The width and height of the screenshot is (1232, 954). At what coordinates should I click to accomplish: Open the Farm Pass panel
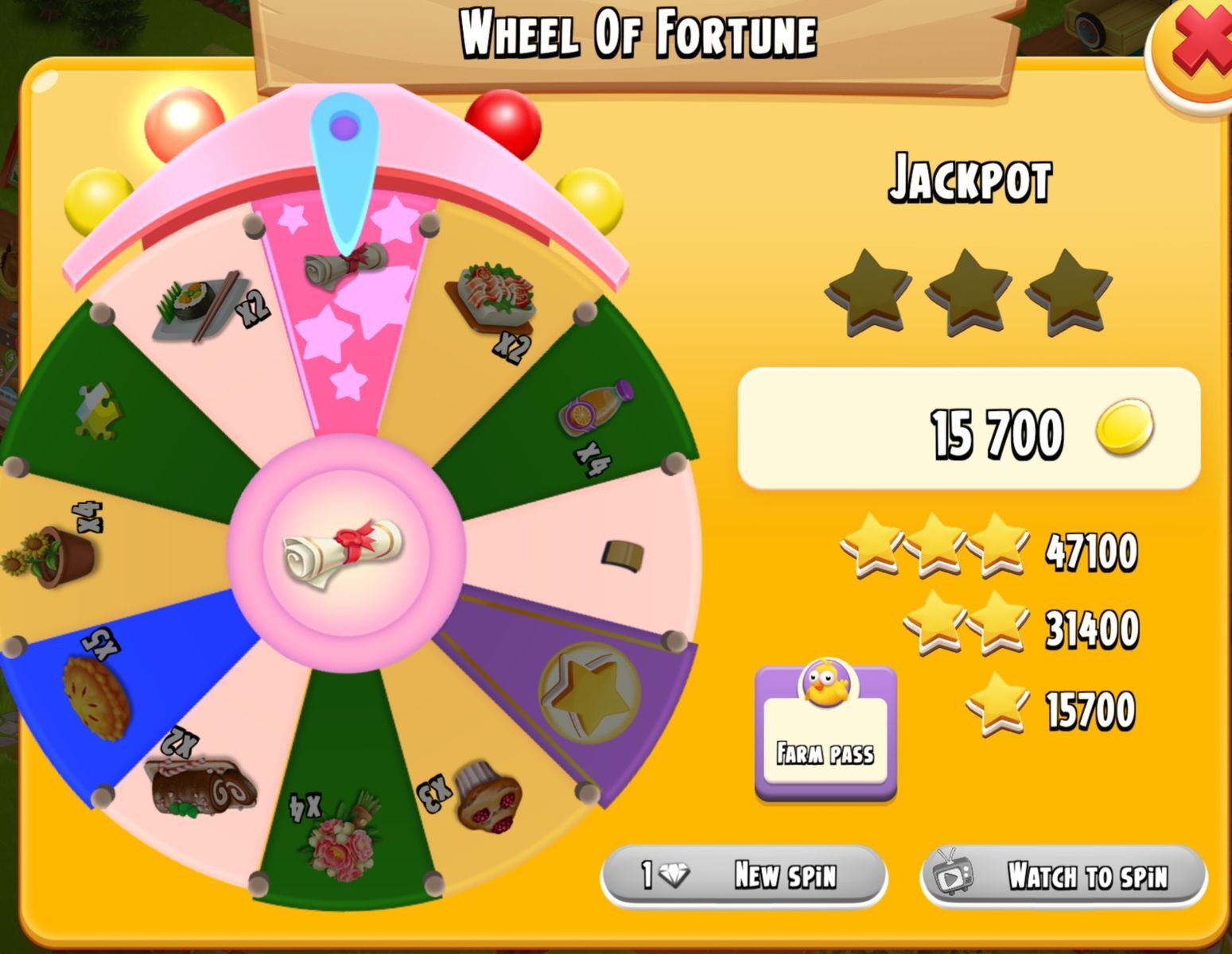click(x=825, y=730)
